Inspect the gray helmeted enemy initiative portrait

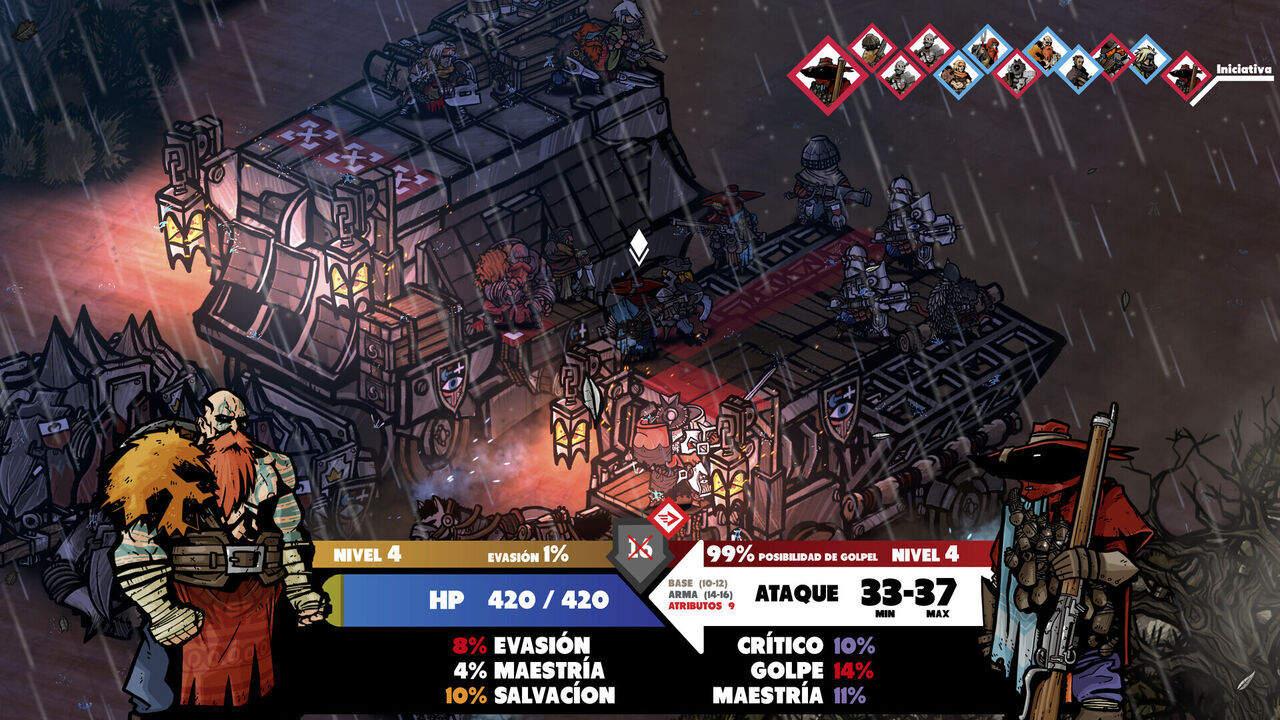tap(930, 47)
